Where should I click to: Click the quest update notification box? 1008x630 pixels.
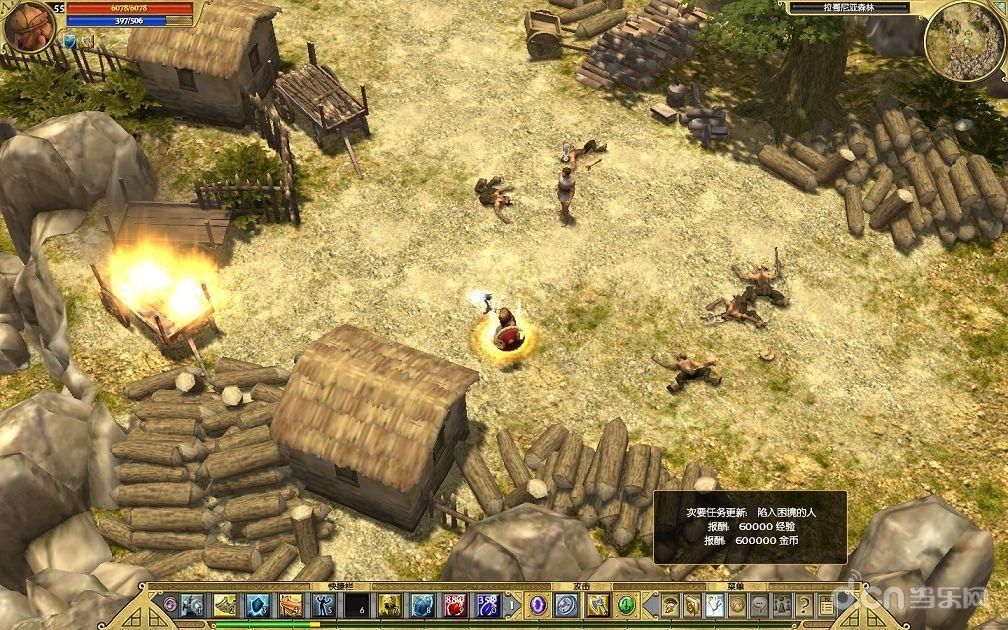click(750, 526)
